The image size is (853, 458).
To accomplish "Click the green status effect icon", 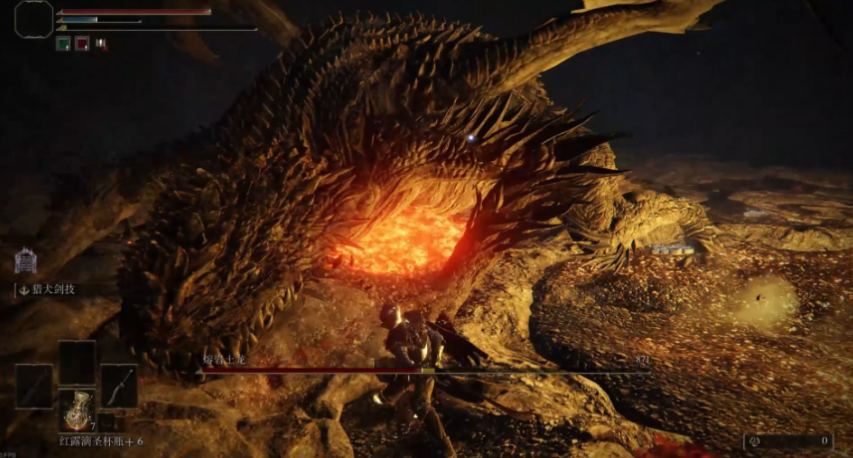I will 63,43.
